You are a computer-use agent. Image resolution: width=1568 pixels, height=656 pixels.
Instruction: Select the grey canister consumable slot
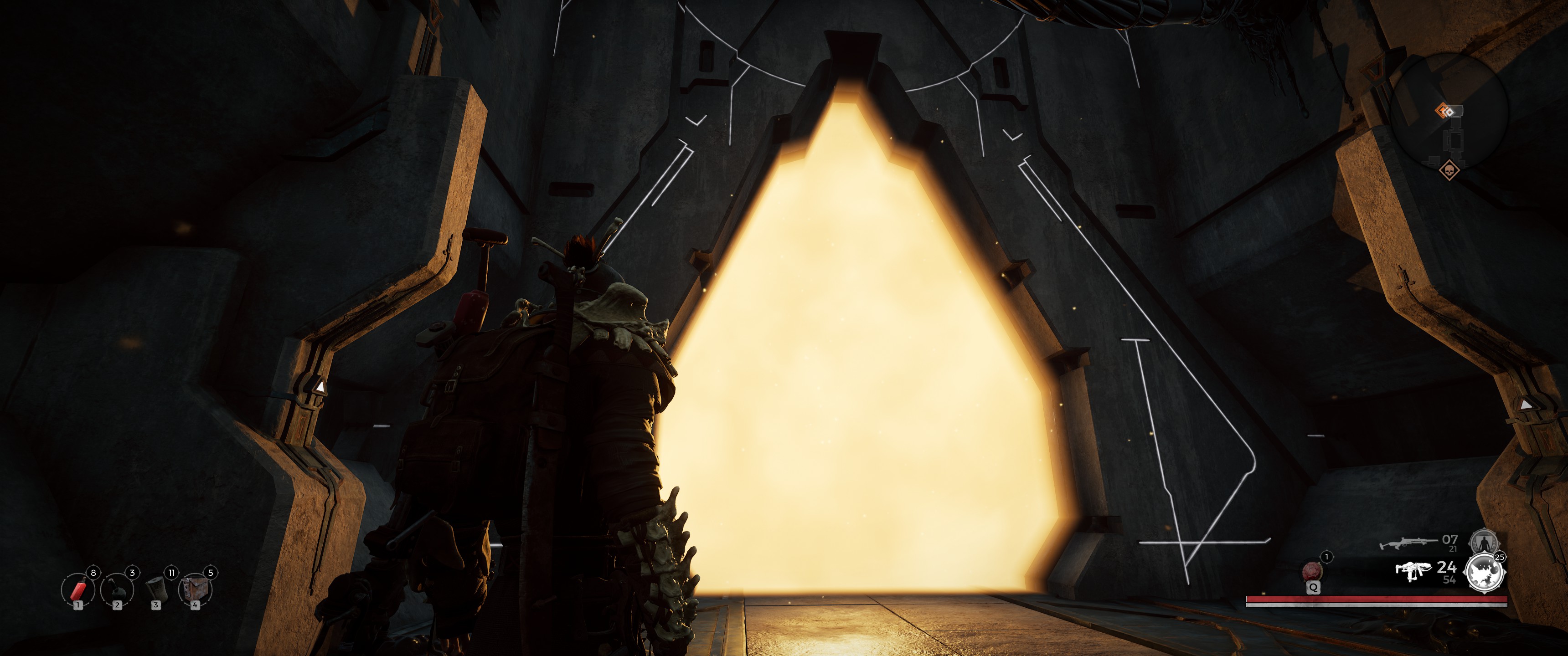[156, 589]
